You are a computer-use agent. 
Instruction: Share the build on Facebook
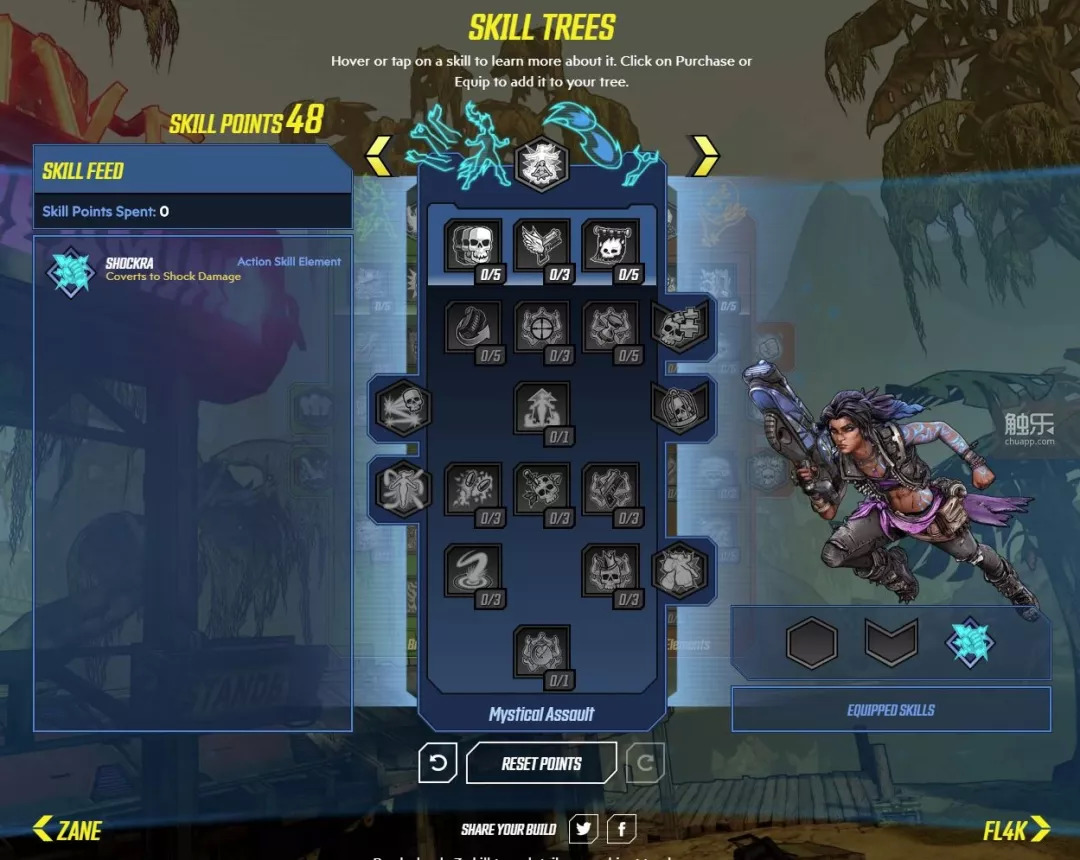coord(621,829)
